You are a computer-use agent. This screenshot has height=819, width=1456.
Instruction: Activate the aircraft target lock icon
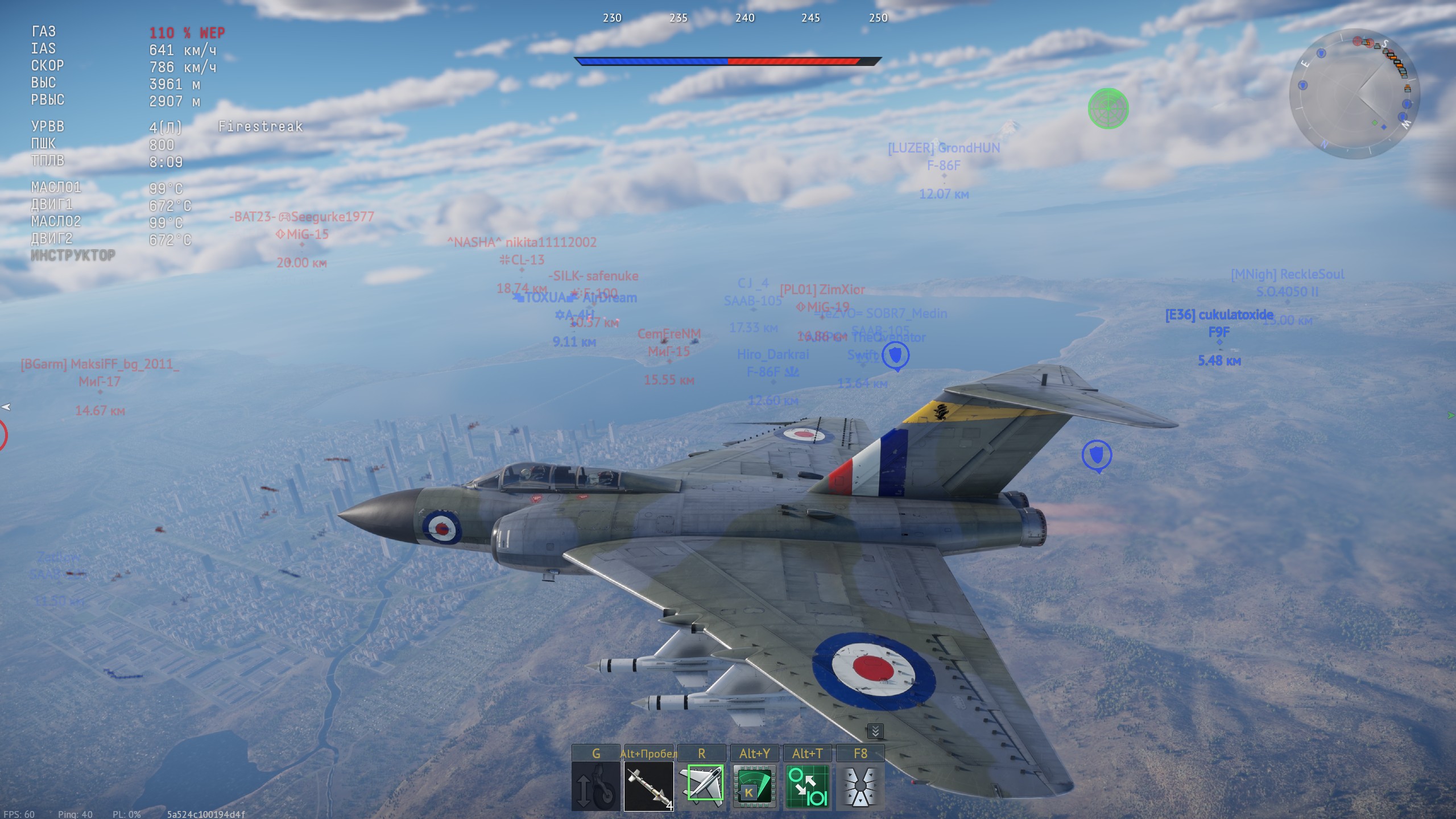point(701,787)
